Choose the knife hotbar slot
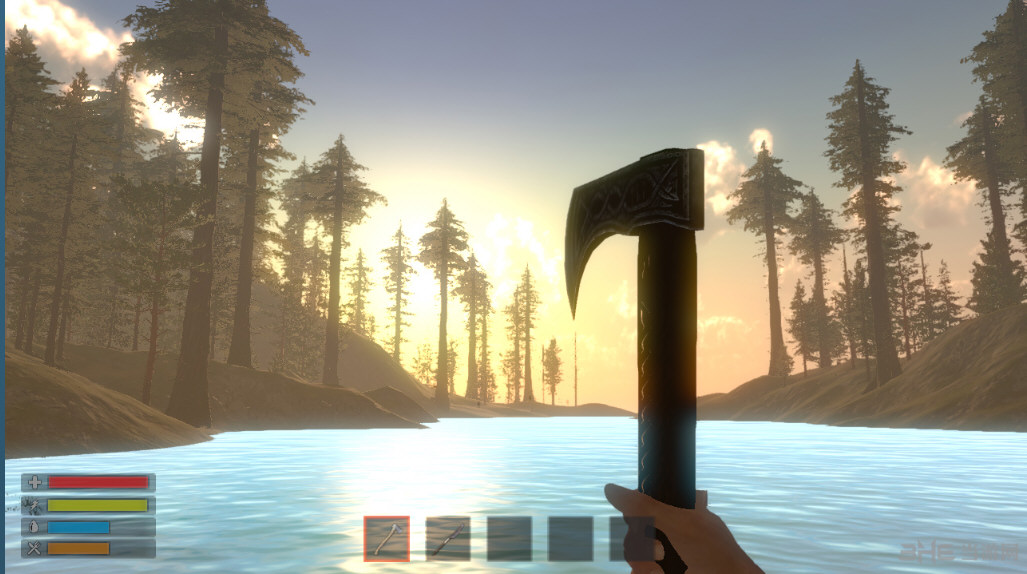 [x=447, y=539]
